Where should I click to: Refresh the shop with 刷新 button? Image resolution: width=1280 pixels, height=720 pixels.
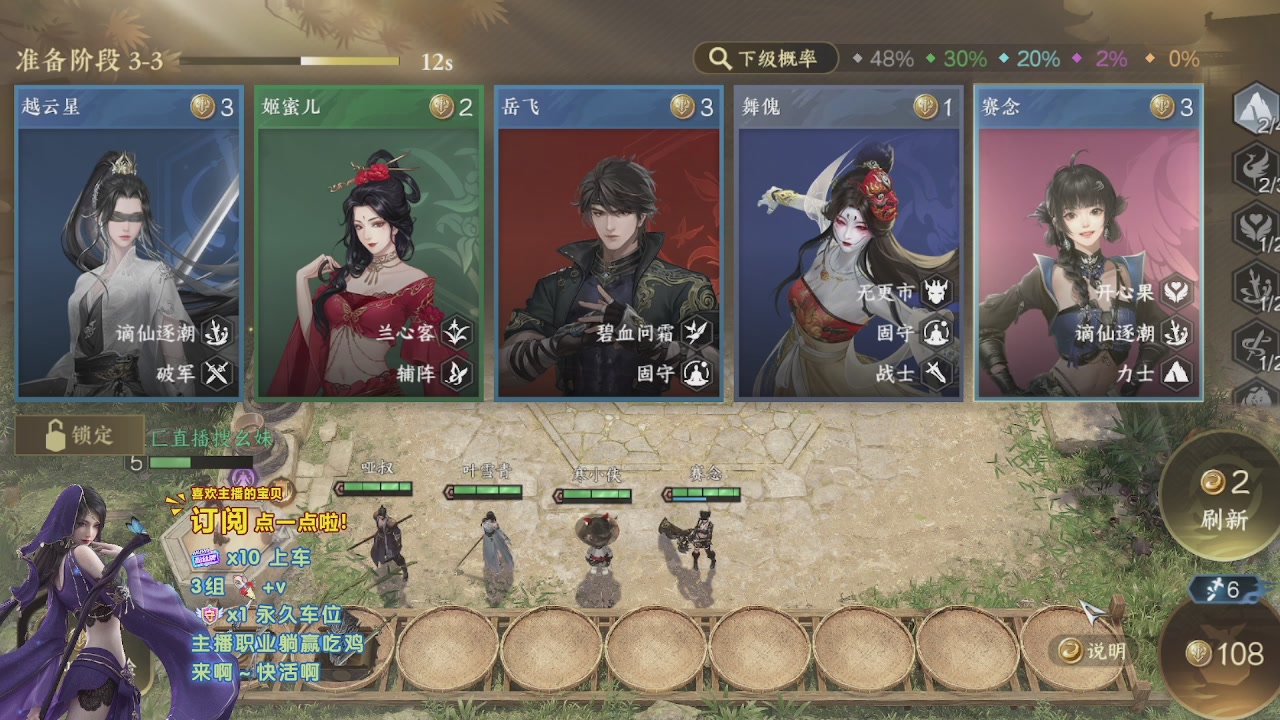(x=1223, y=499)
